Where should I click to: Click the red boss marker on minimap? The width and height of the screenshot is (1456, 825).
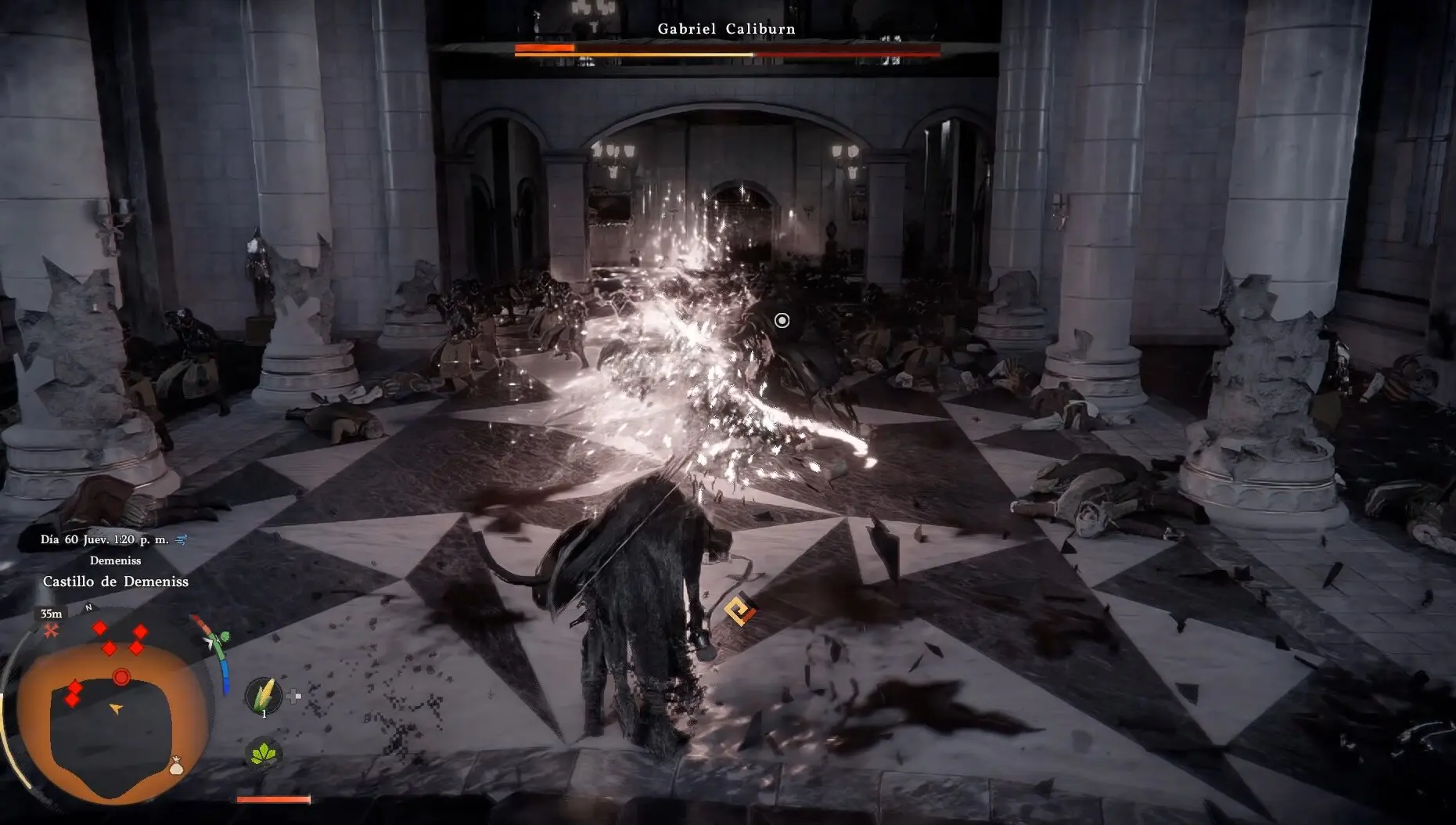click(x=121, y=677)
